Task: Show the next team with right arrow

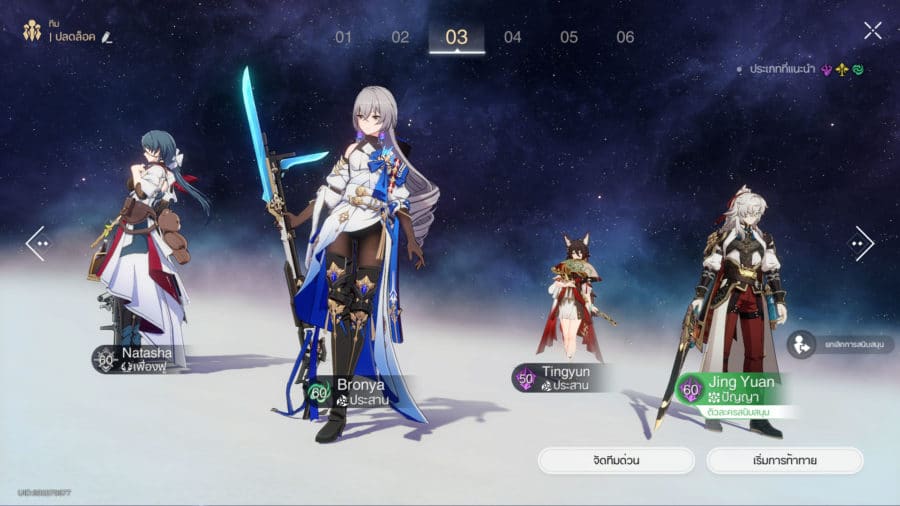Action: 862,243
